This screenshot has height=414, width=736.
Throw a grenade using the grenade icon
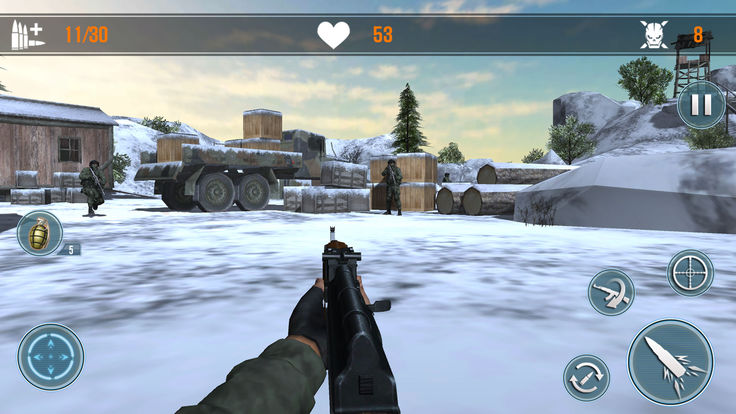[x=40, y=233]
